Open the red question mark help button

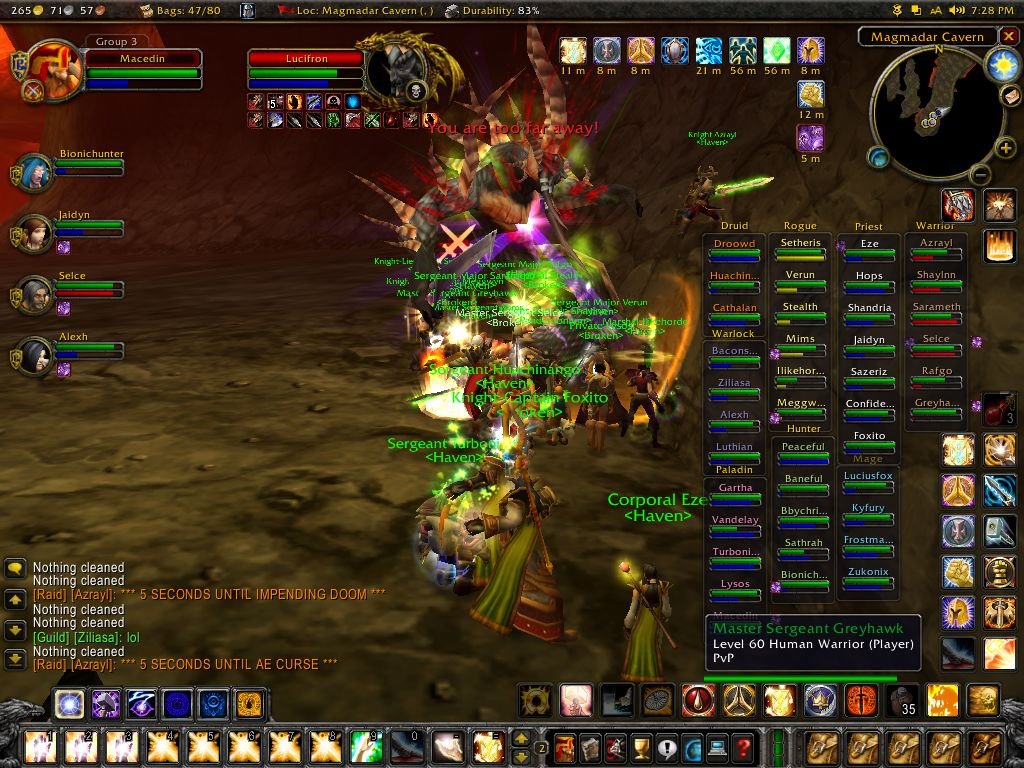click(x=742, y=747)
